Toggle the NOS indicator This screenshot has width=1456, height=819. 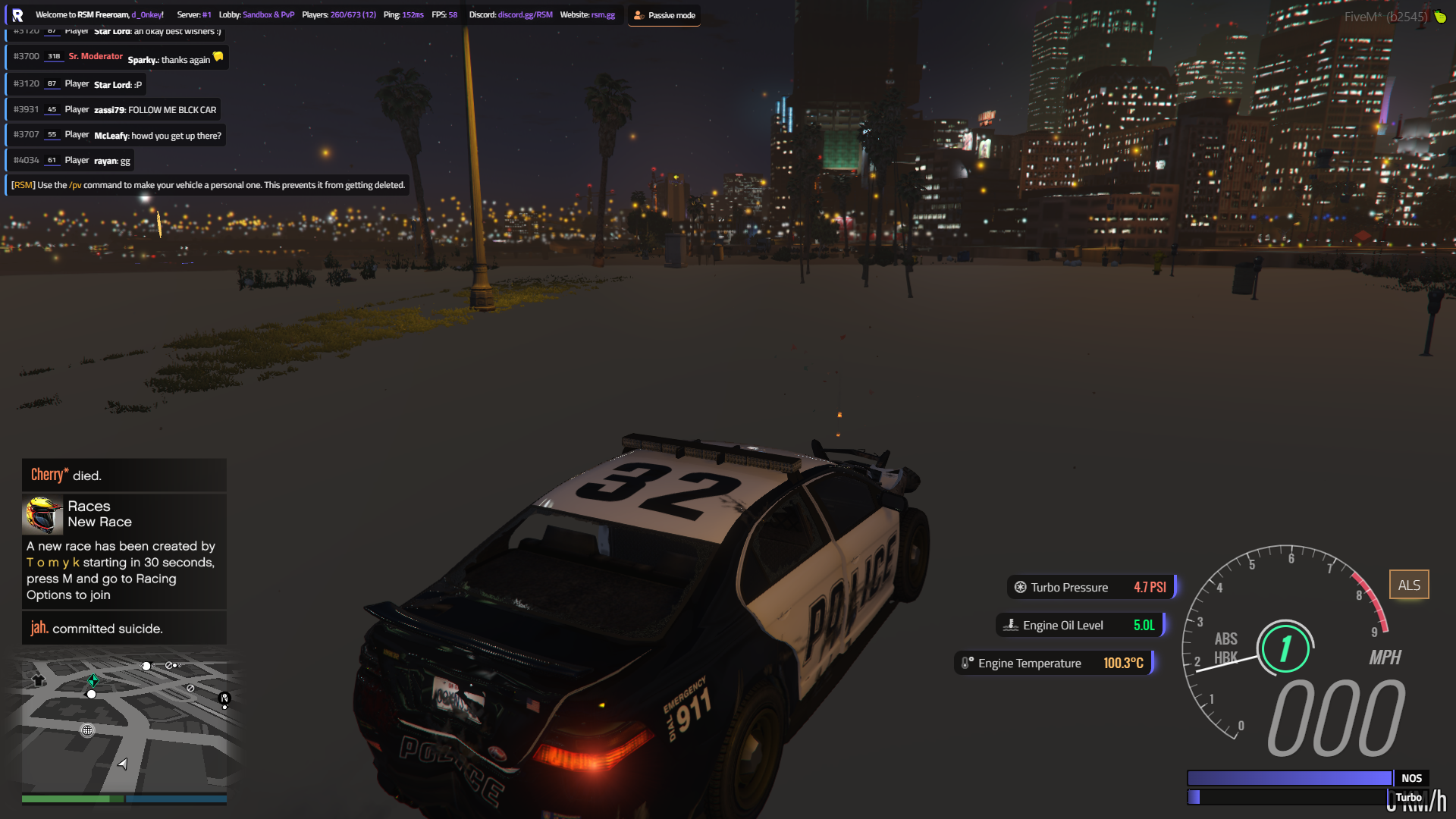(1411, 777)
